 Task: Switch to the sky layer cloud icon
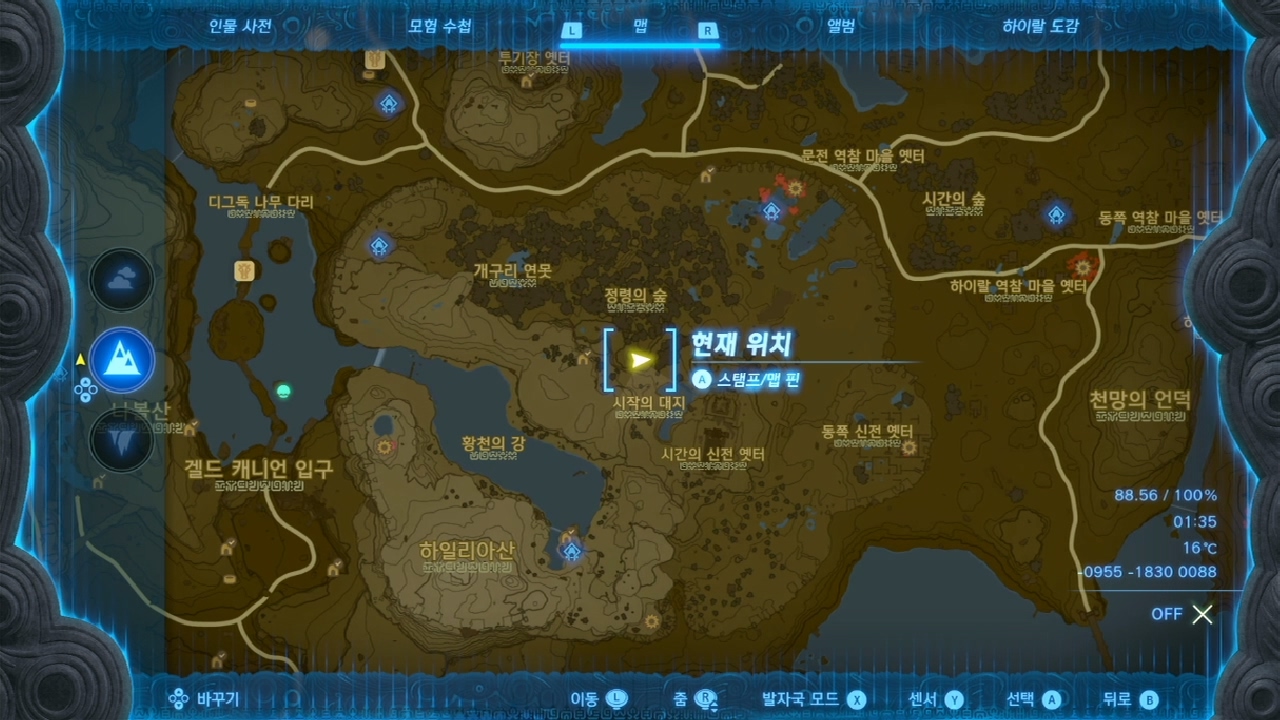pos(121,281)
